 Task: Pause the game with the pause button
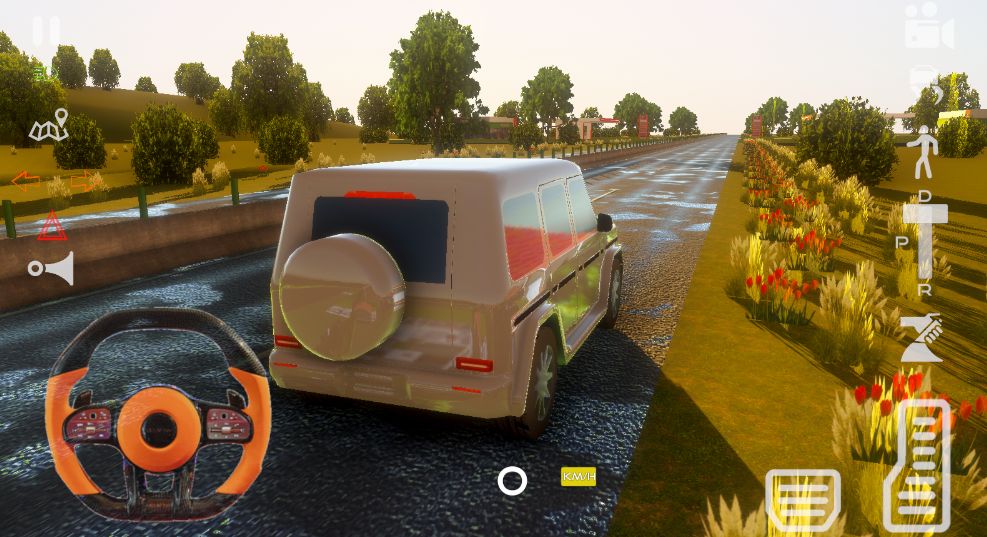pos(45,31)
